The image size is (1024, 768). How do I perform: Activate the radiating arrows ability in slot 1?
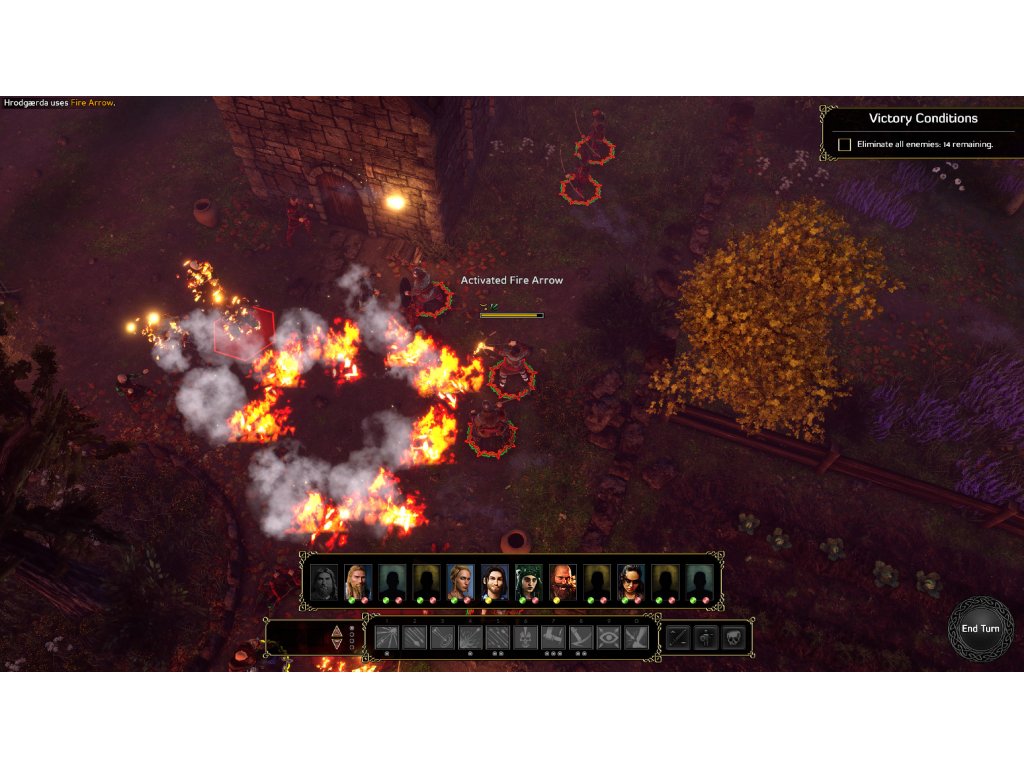(387, 637)
